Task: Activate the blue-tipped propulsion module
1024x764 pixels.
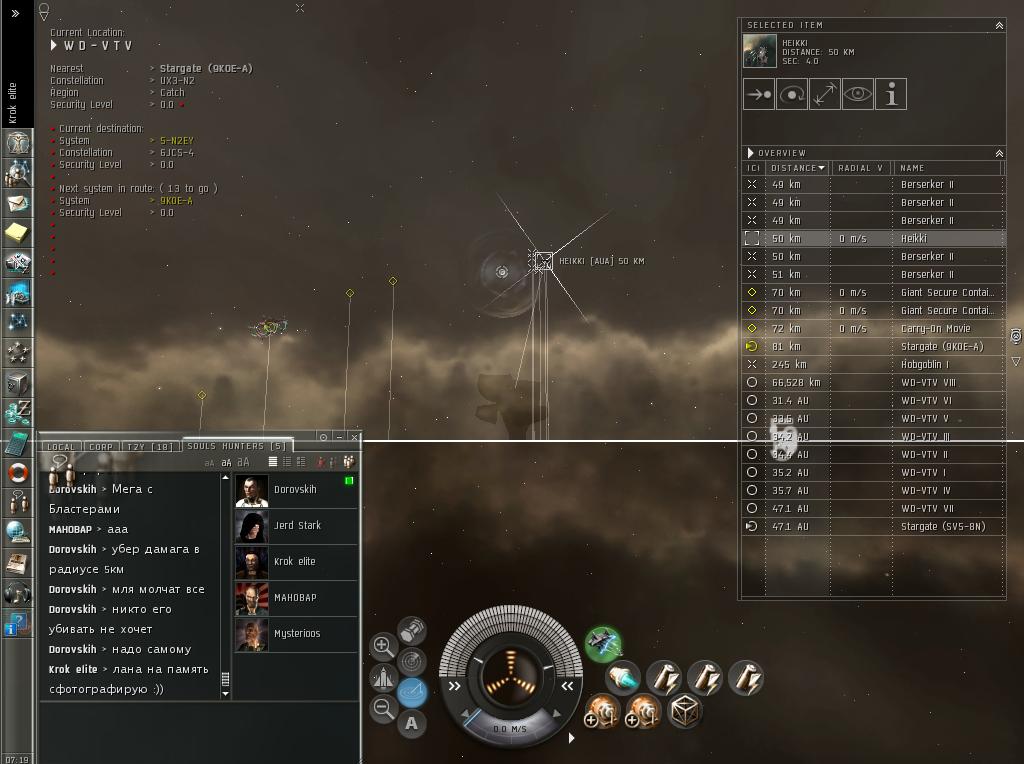Action: click(623, 680)
